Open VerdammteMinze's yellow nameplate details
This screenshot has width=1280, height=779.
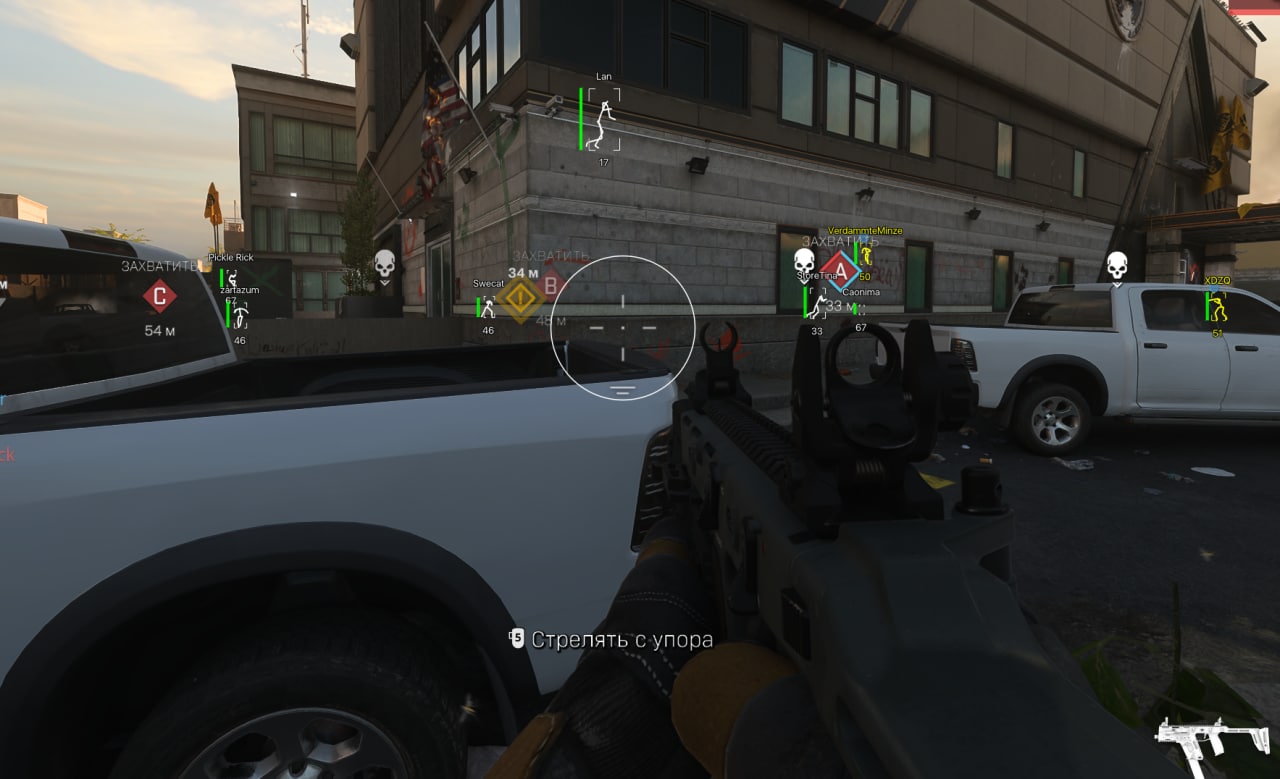tap(866, 229)
